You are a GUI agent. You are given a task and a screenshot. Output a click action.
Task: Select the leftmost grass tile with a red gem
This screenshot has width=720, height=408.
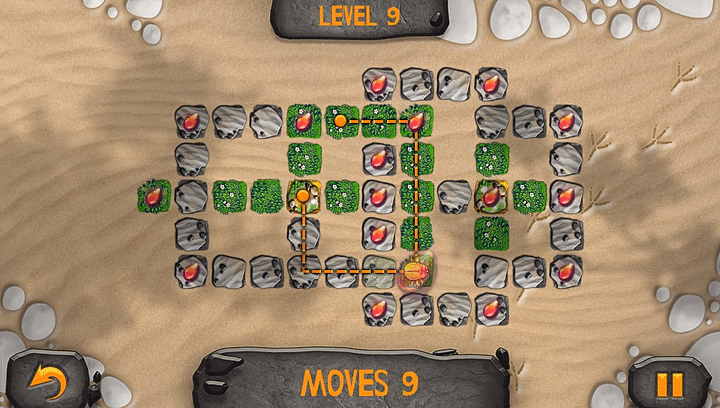point(154,196)
